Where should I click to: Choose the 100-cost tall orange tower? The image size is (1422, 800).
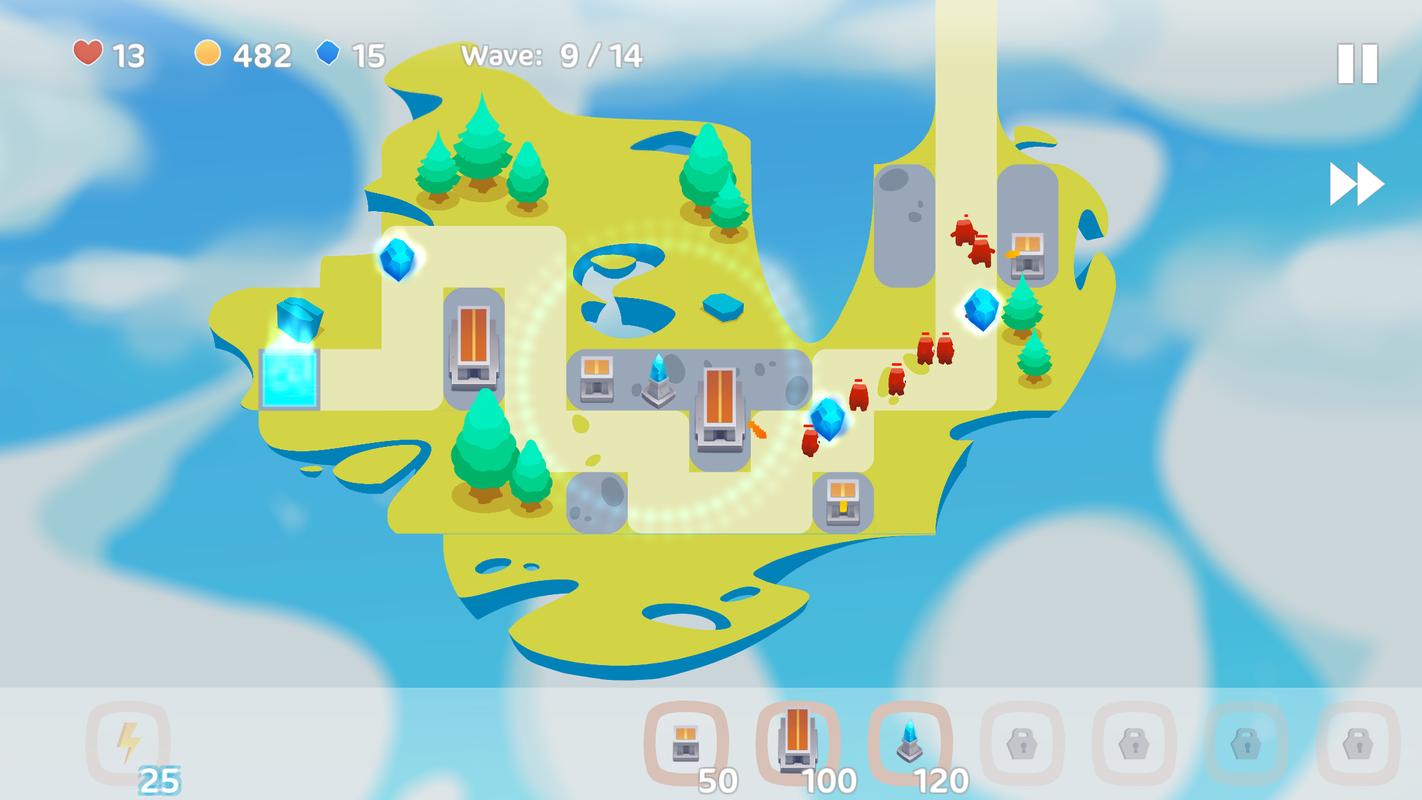point(797,741)
